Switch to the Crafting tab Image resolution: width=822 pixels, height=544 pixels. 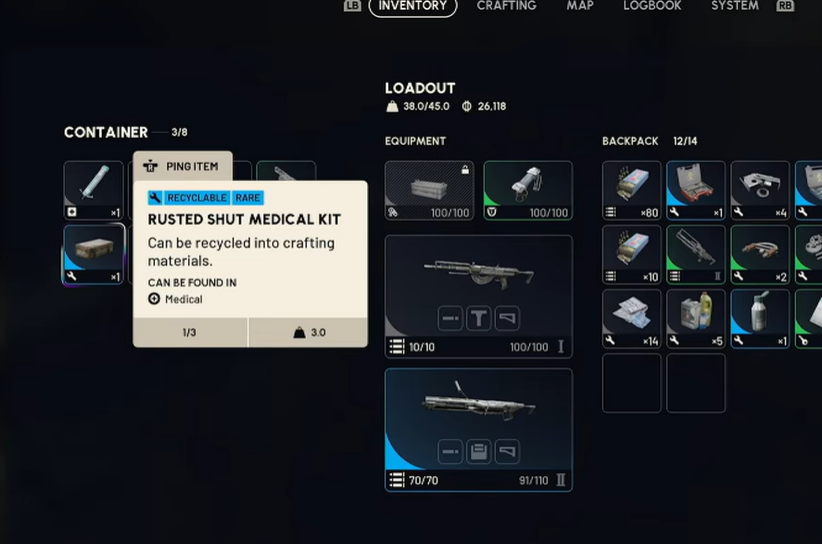coord(506,6)
